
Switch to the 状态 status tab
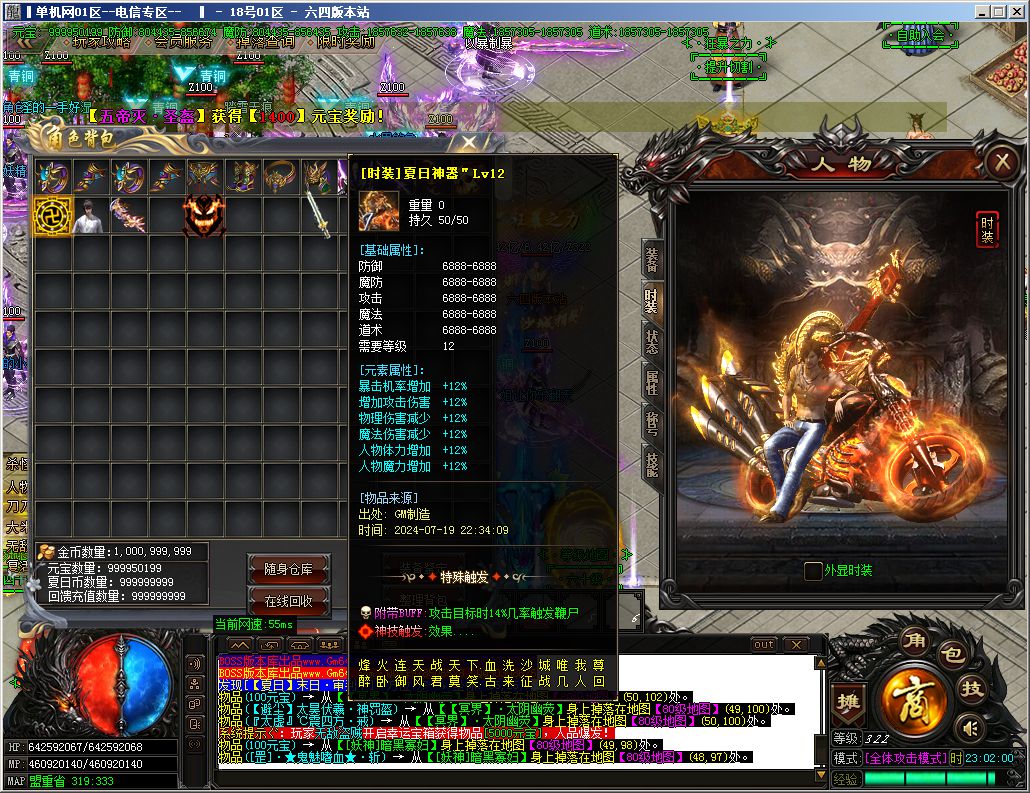pos(652,340)
